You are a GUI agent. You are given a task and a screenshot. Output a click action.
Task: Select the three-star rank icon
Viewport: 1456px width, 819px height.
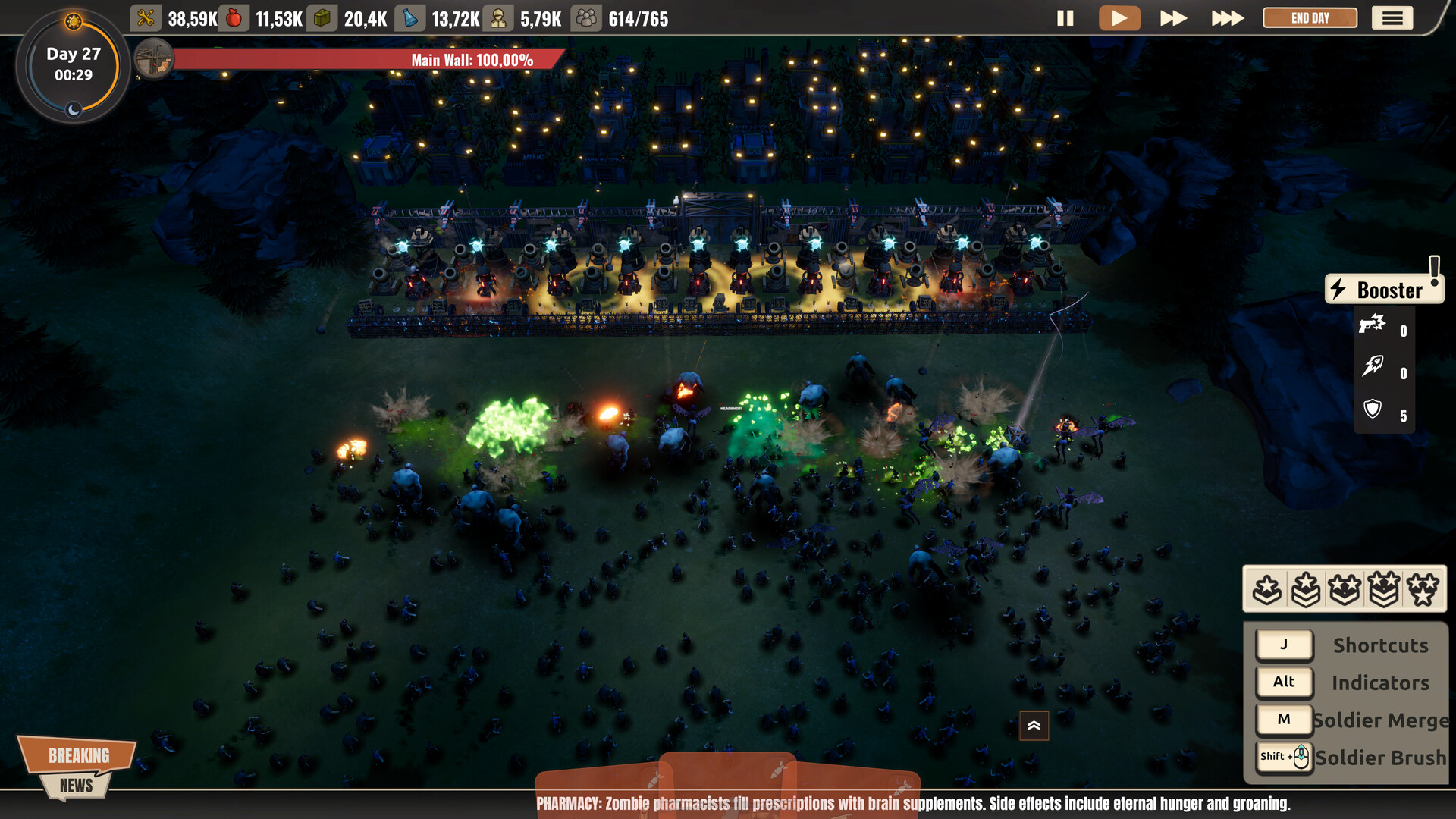tap(1423, 589)
